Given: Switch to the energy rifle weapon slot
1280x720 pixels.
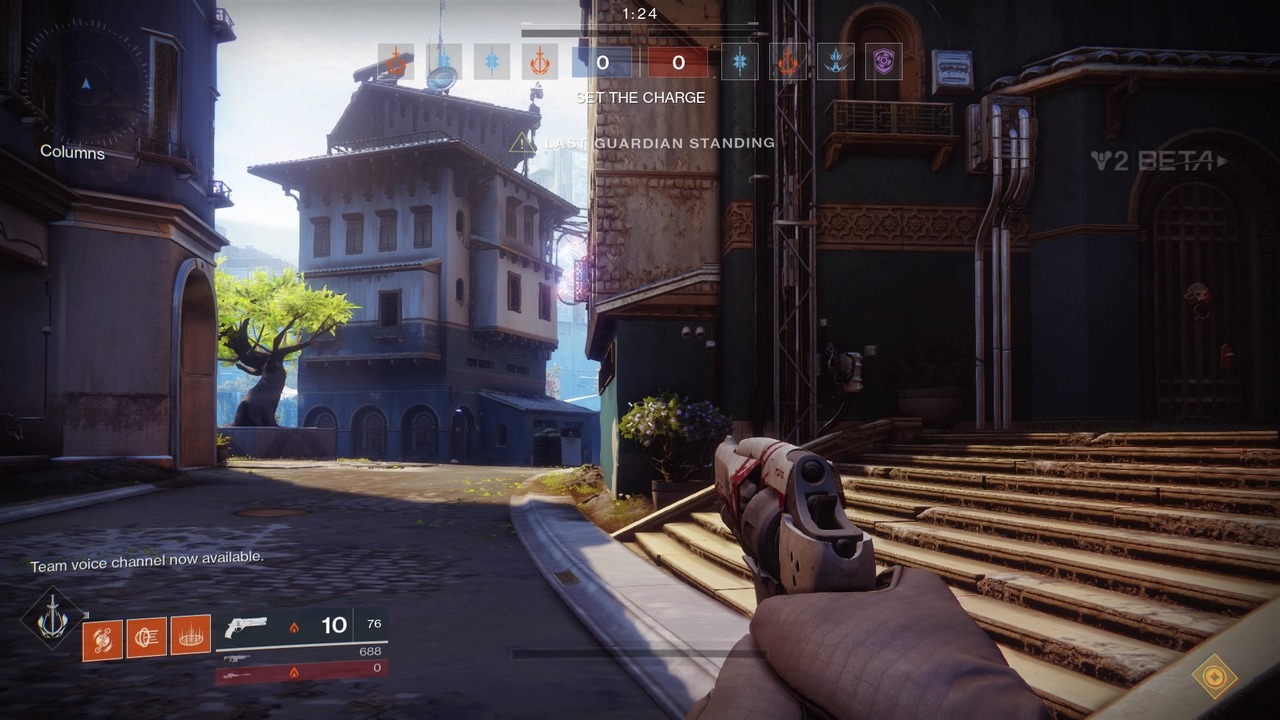Looking at the screenshot, I should coord(300,655).
